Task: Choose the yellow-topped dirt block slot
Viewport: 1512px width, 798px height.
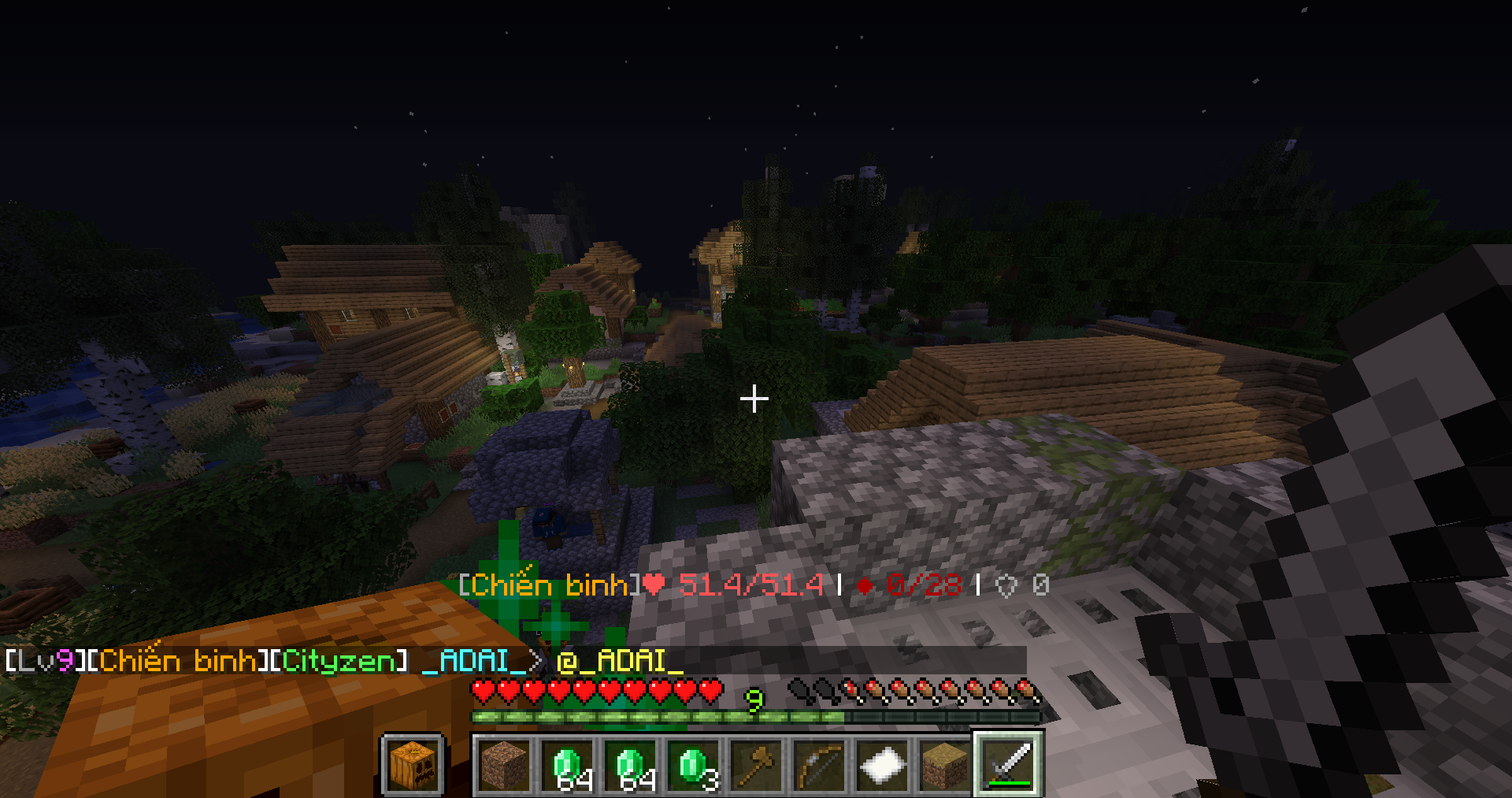Action: click(x=946, y=763)
